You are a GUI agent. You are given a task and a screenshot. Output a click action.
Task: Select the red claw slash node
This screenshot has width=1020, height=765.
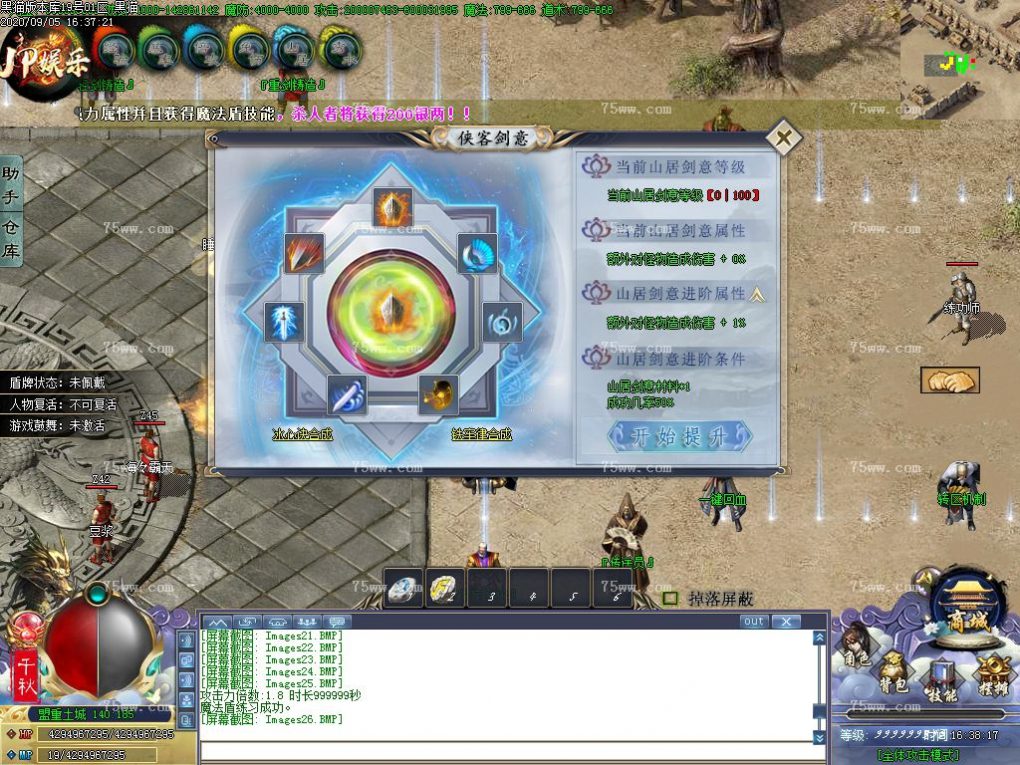(304, 253)
